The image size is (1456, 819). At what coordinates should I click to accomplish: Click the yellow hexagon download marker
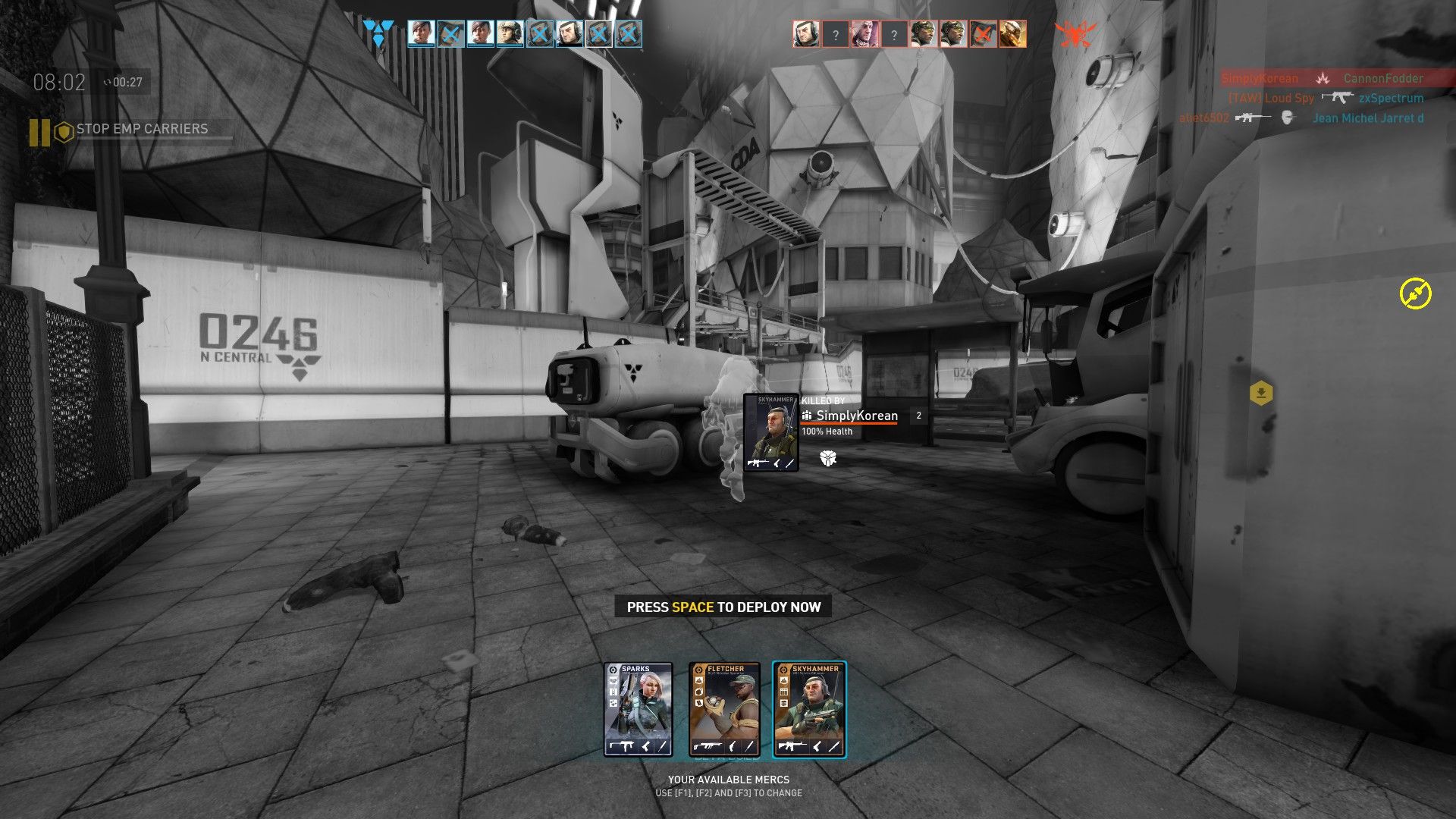pyautogui.click(x=1260, y=393)
